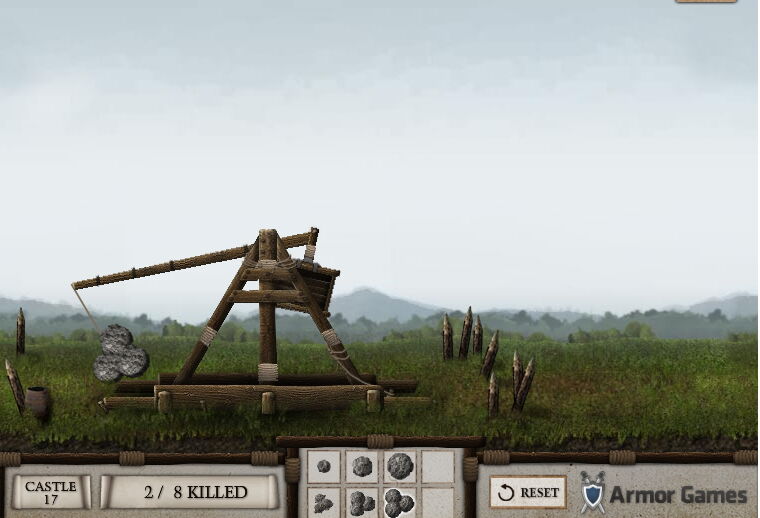Select the small triple-shot stones ammo
The width and height of the screenshot is (760, 518).
323,503
